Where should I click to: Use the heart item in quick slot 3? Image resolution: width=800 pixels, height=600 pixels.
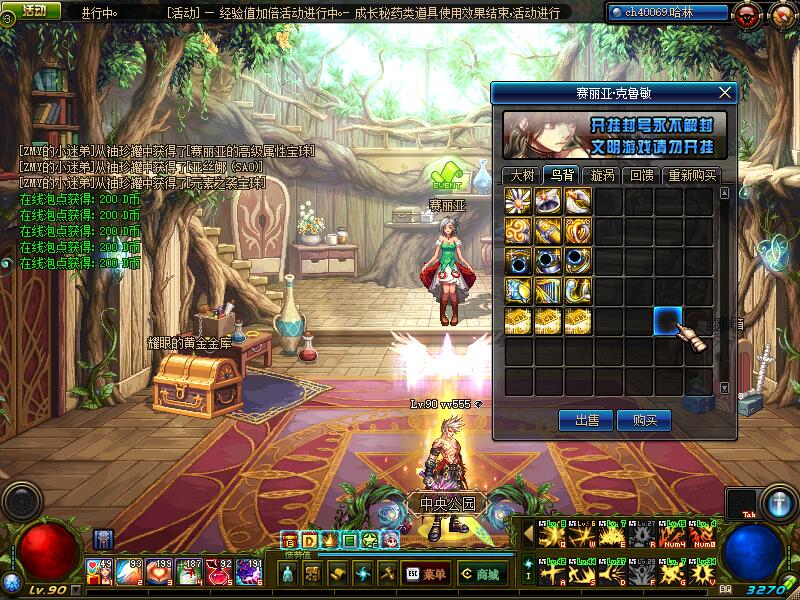tap(160, 572)
